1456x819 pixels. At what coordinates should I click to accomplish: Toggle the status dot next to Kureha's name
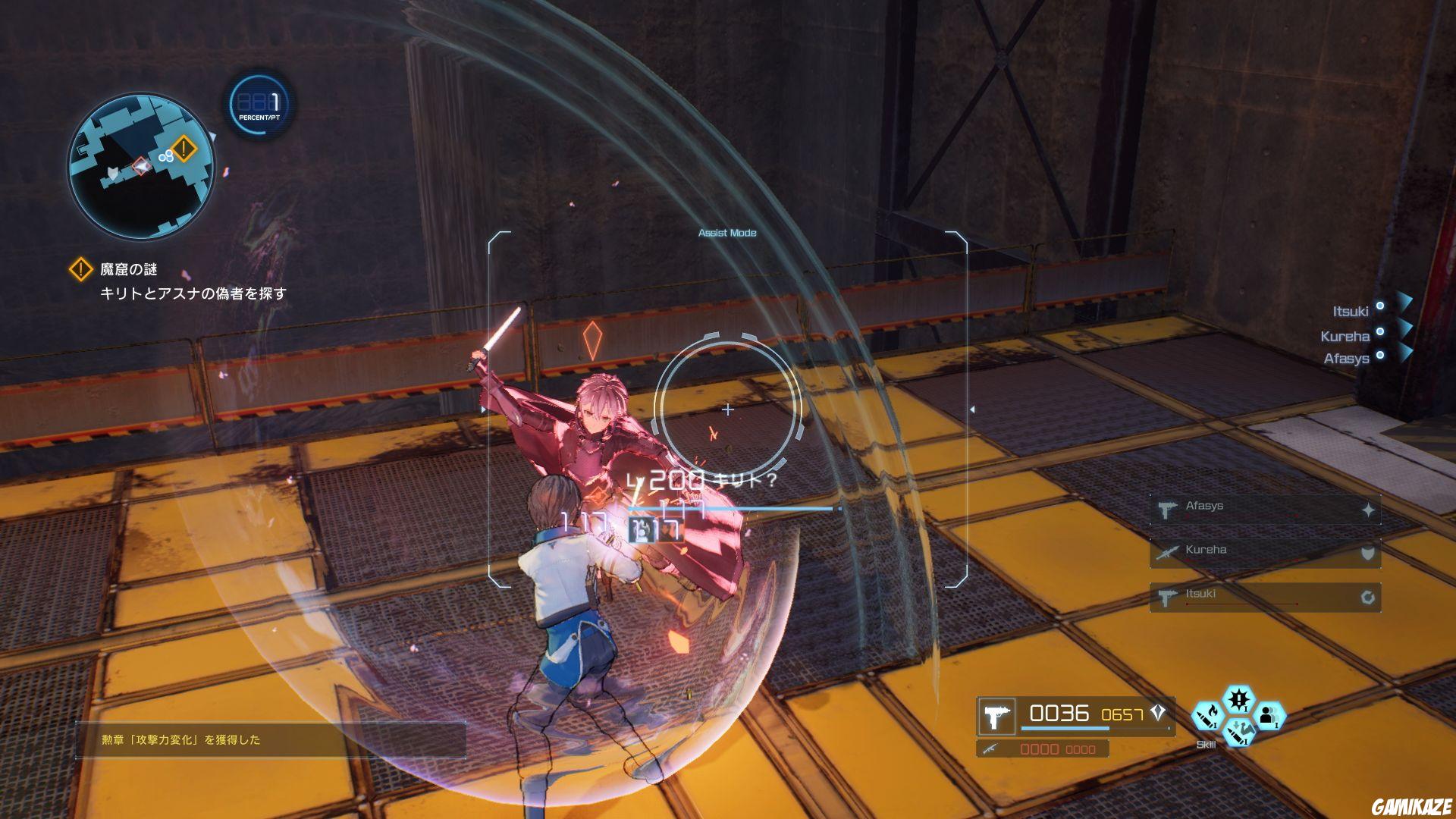click(1380, 332)
